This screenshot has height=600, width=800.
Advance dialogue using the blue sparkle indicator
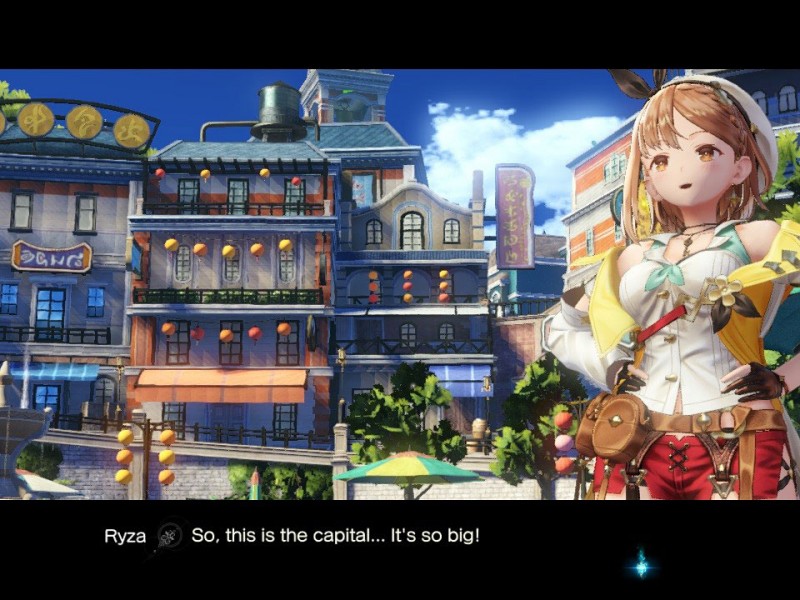coord(641,566)
